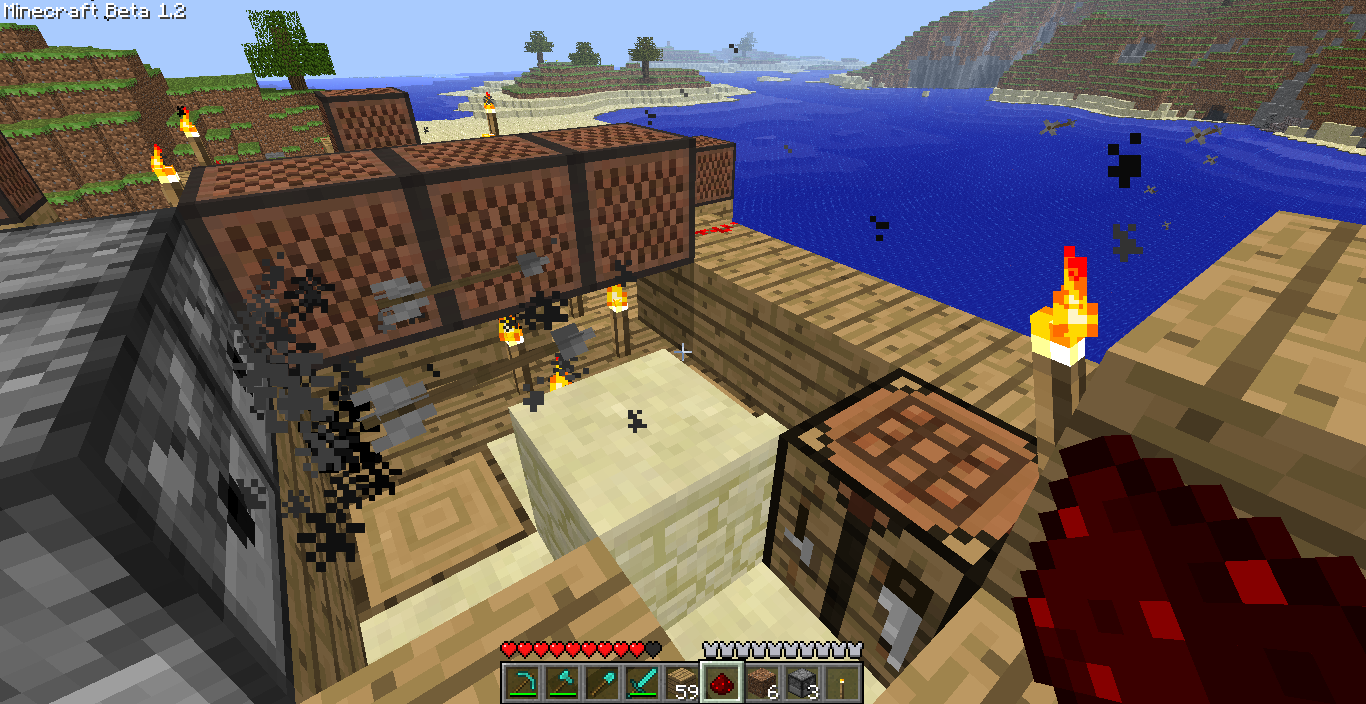This screenshot has width=1366, height=704.
Task: Equip the diamond sword from the hotbar
Action: point(641,683)
